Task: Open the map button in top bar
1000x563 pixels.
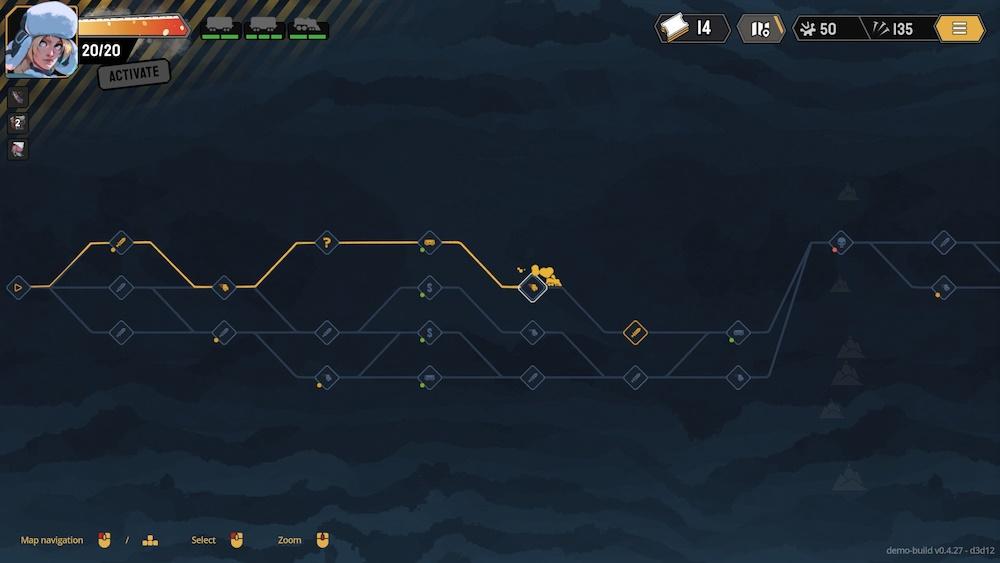Action: (760, 28)
